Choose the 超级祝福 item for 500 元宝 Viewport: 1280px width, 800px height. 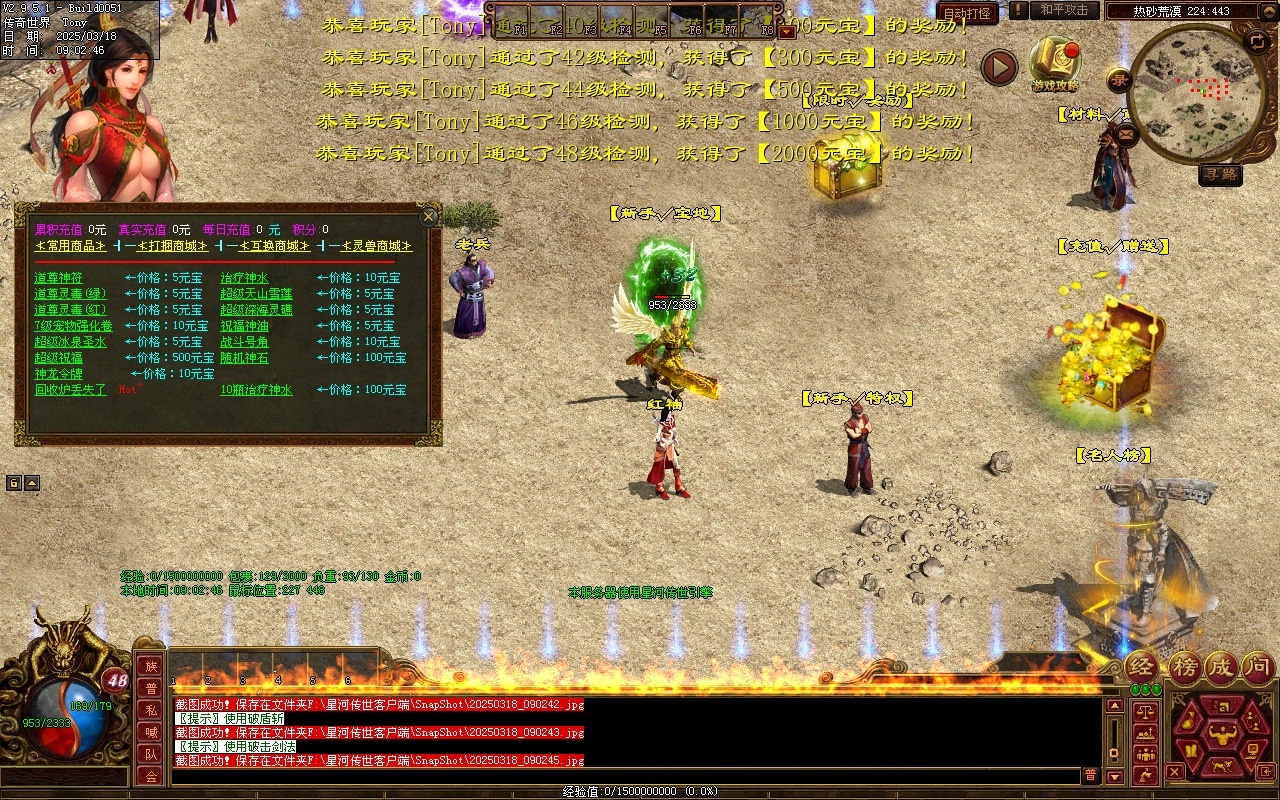click(58, 358)
